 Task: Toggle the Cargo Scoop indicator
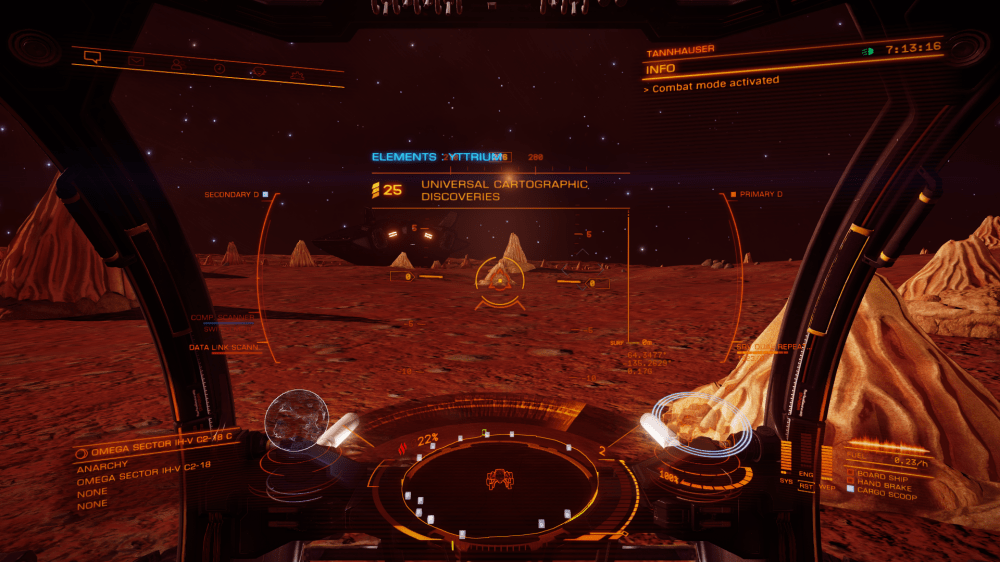pos(888,489)
